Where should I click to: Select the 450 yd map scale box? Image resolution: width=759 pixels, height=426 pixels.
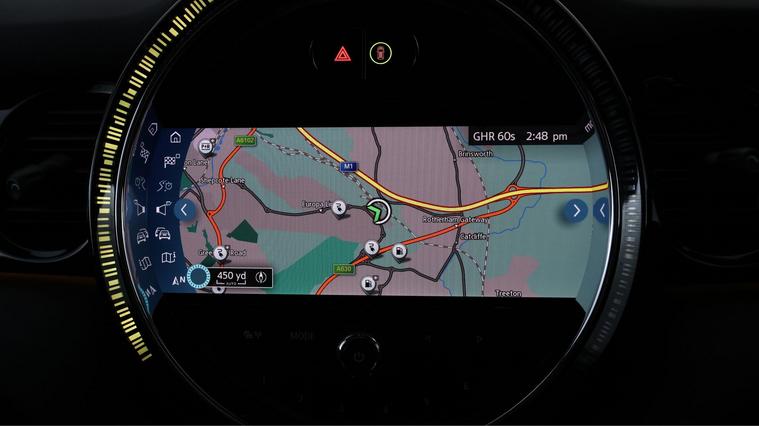point(231,277)
